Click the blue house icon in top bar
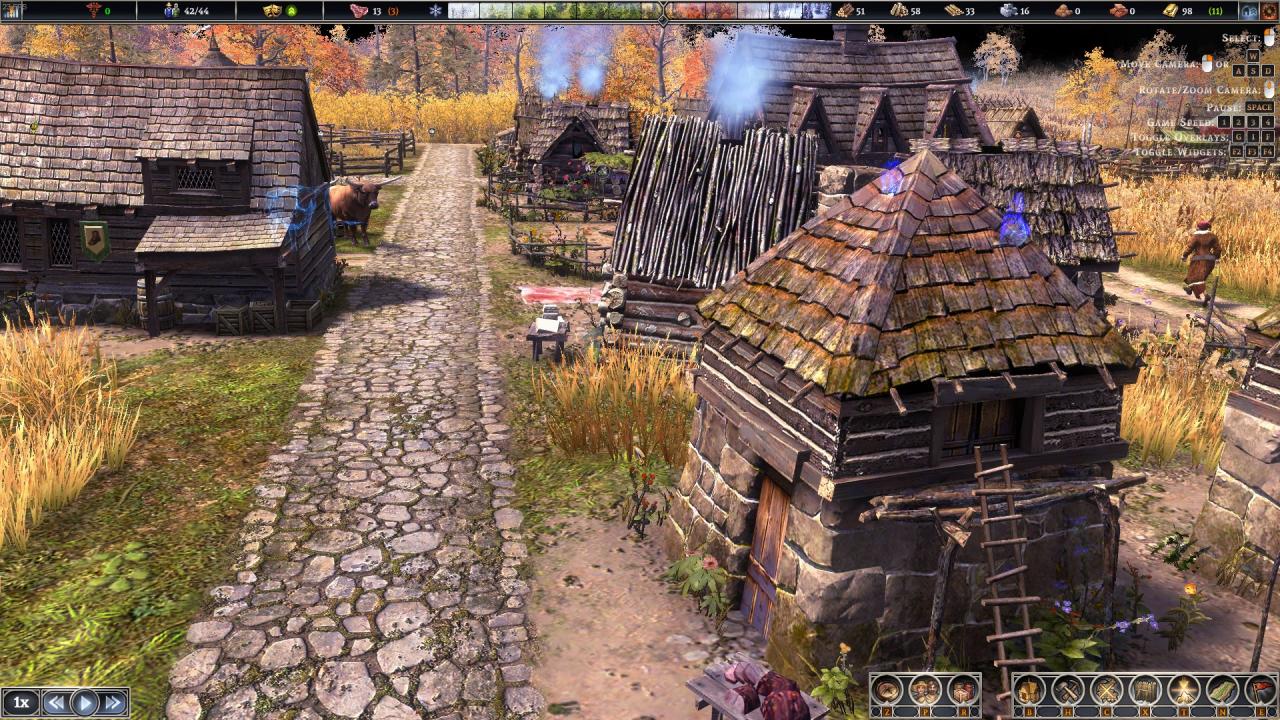The height and width of the screenshot is (720, 1280). (x=1248, y=11)
